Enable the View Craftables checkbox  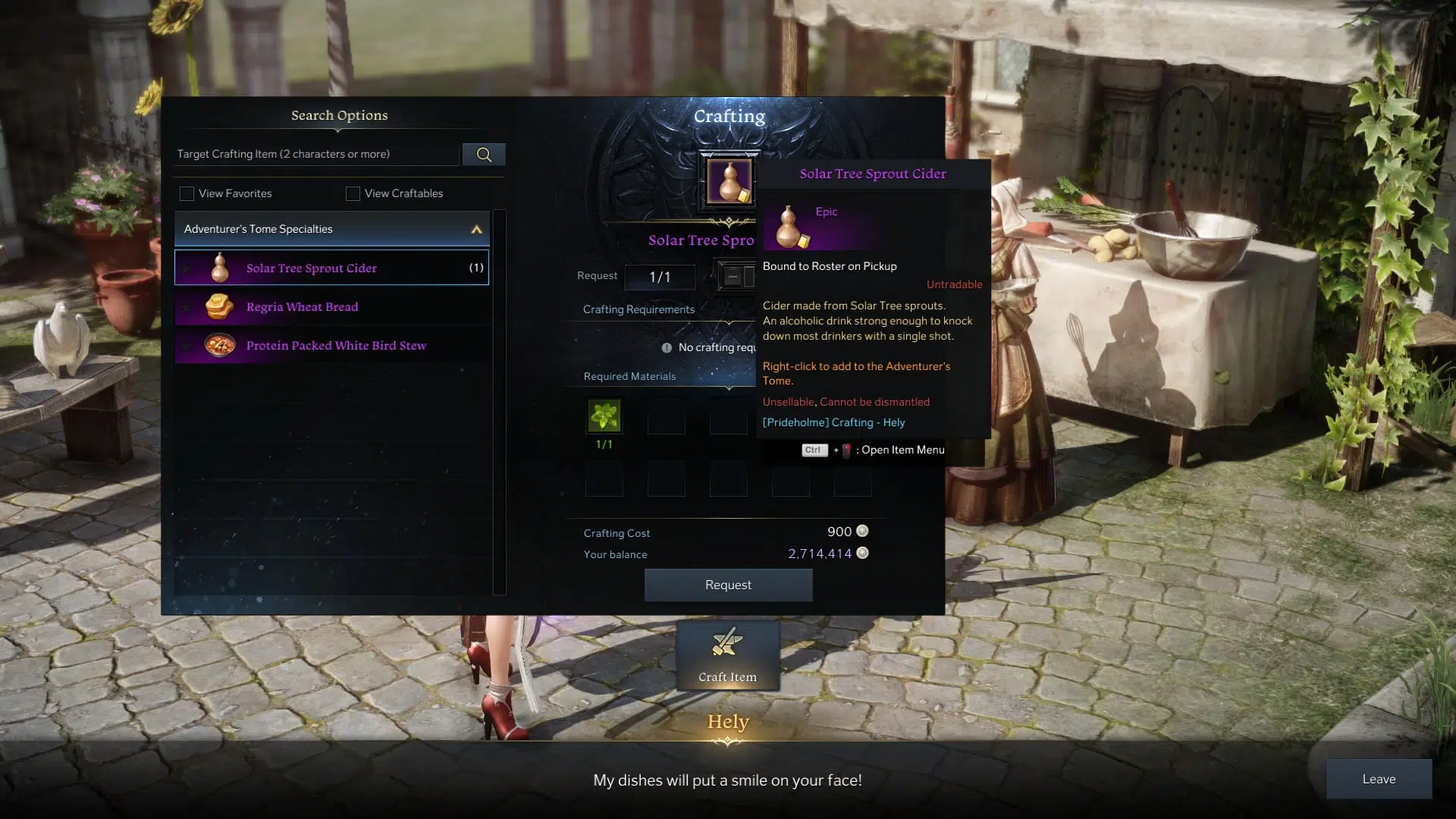[353, 193]
